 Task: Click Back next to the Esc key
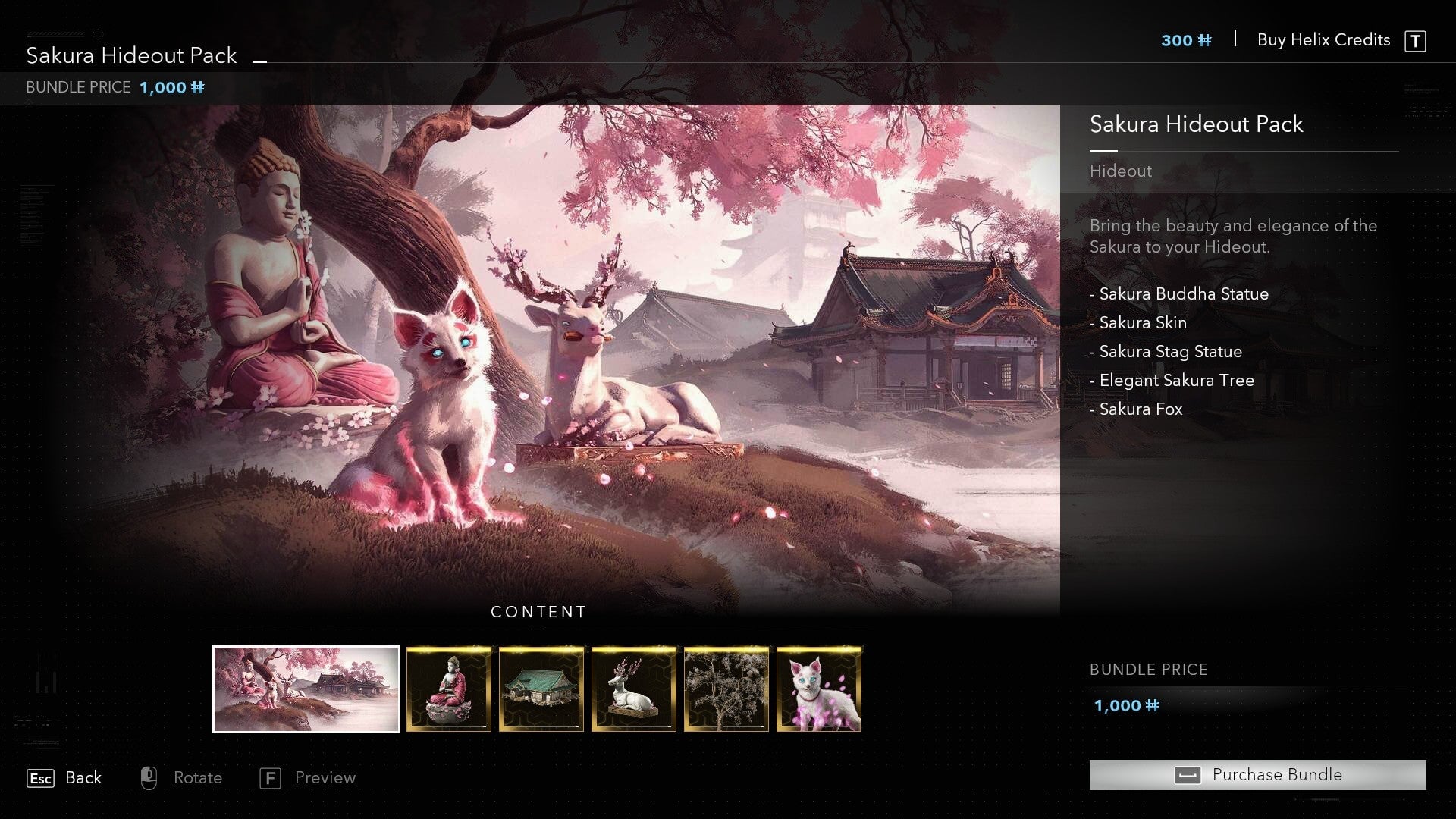83,777
